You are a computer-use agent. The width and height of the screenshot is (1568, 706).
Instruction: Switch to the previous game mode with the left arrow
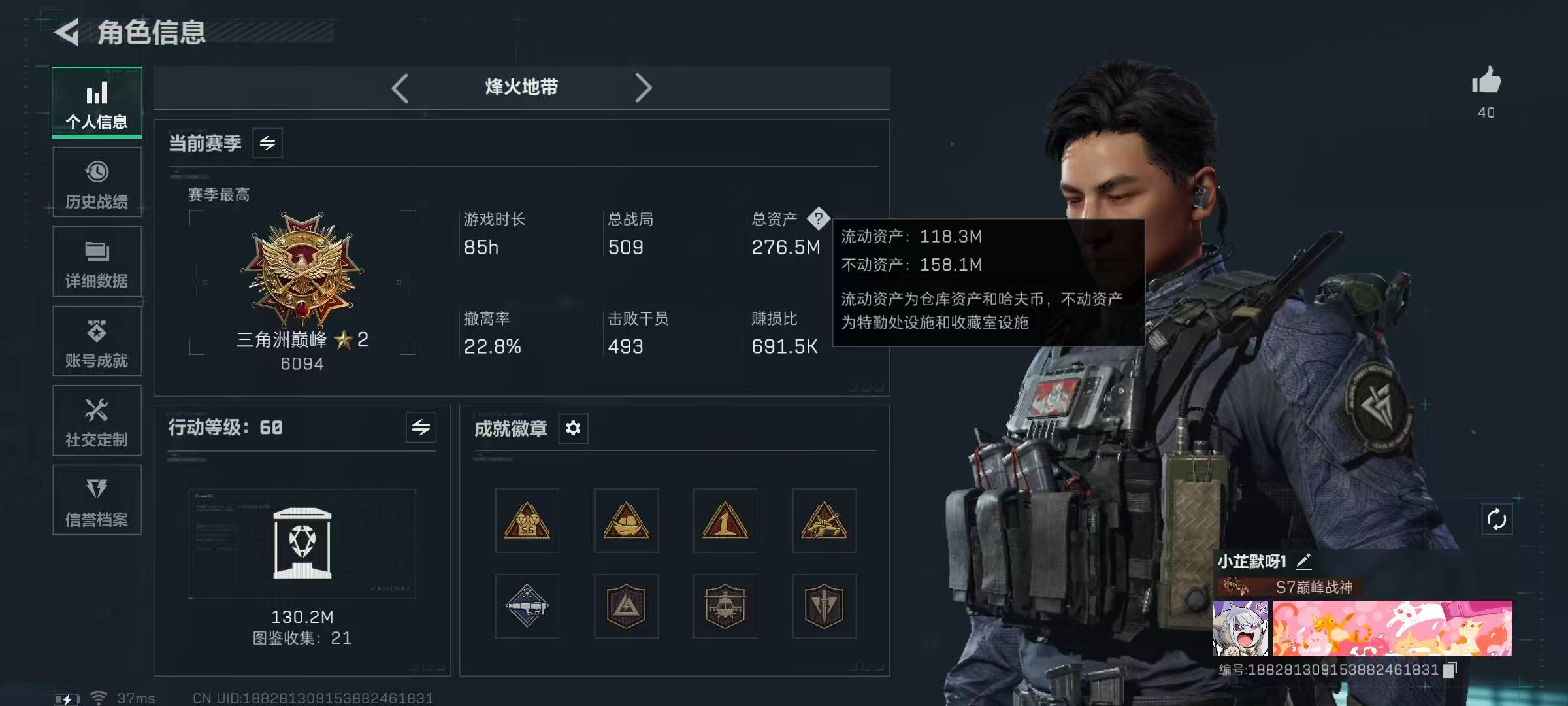[400, 88]
